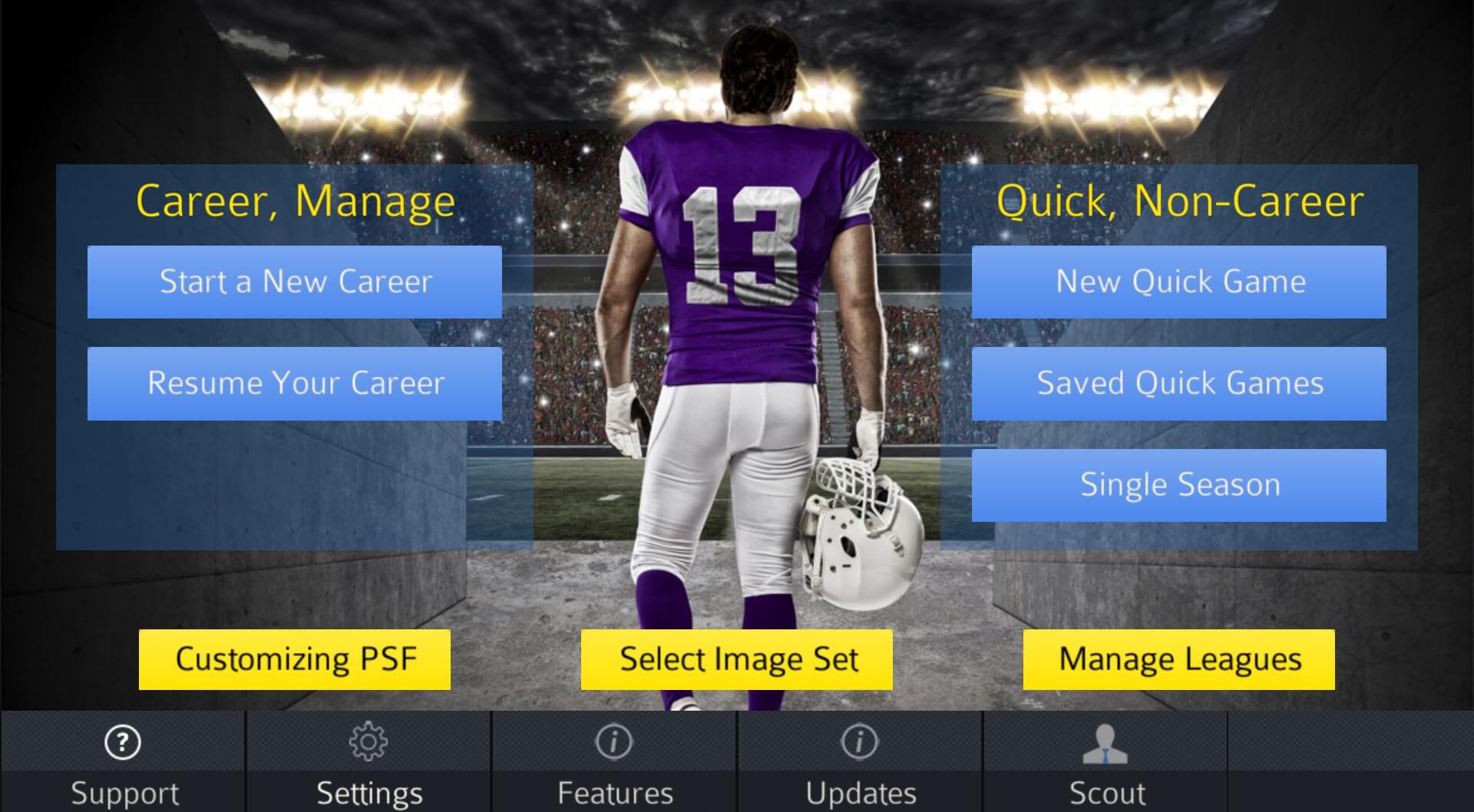The height and width of the screenshot is (812, 1474).
Task: Open Customizing PSF
Action: coord(296,659)
